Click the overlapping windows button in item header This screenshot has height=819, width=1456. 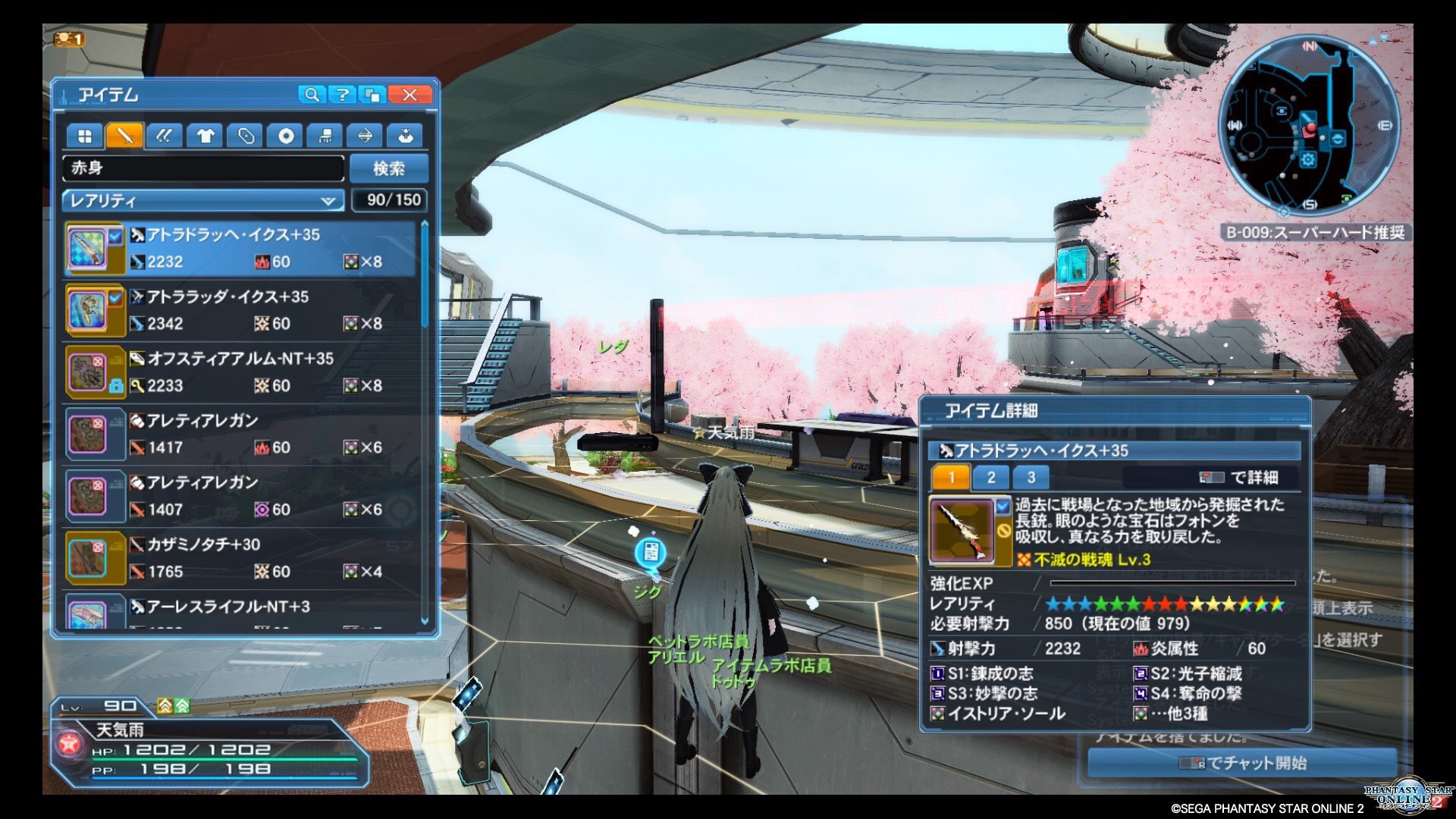(x=374, y=95)
